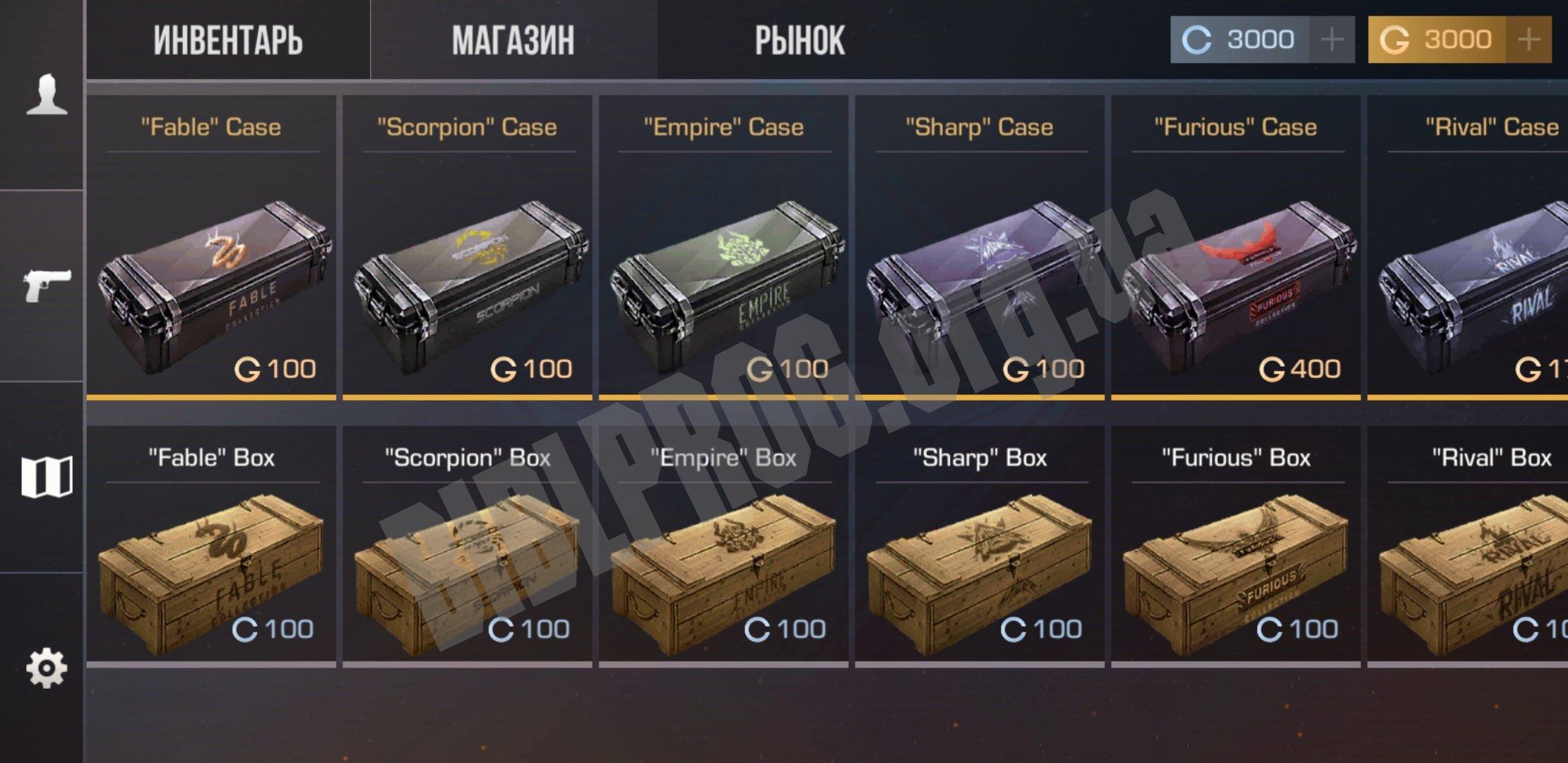This screenshot has height=763, width=1568.
Task: Select the "Sharp" Case
Action: click(x=980, y=247)
